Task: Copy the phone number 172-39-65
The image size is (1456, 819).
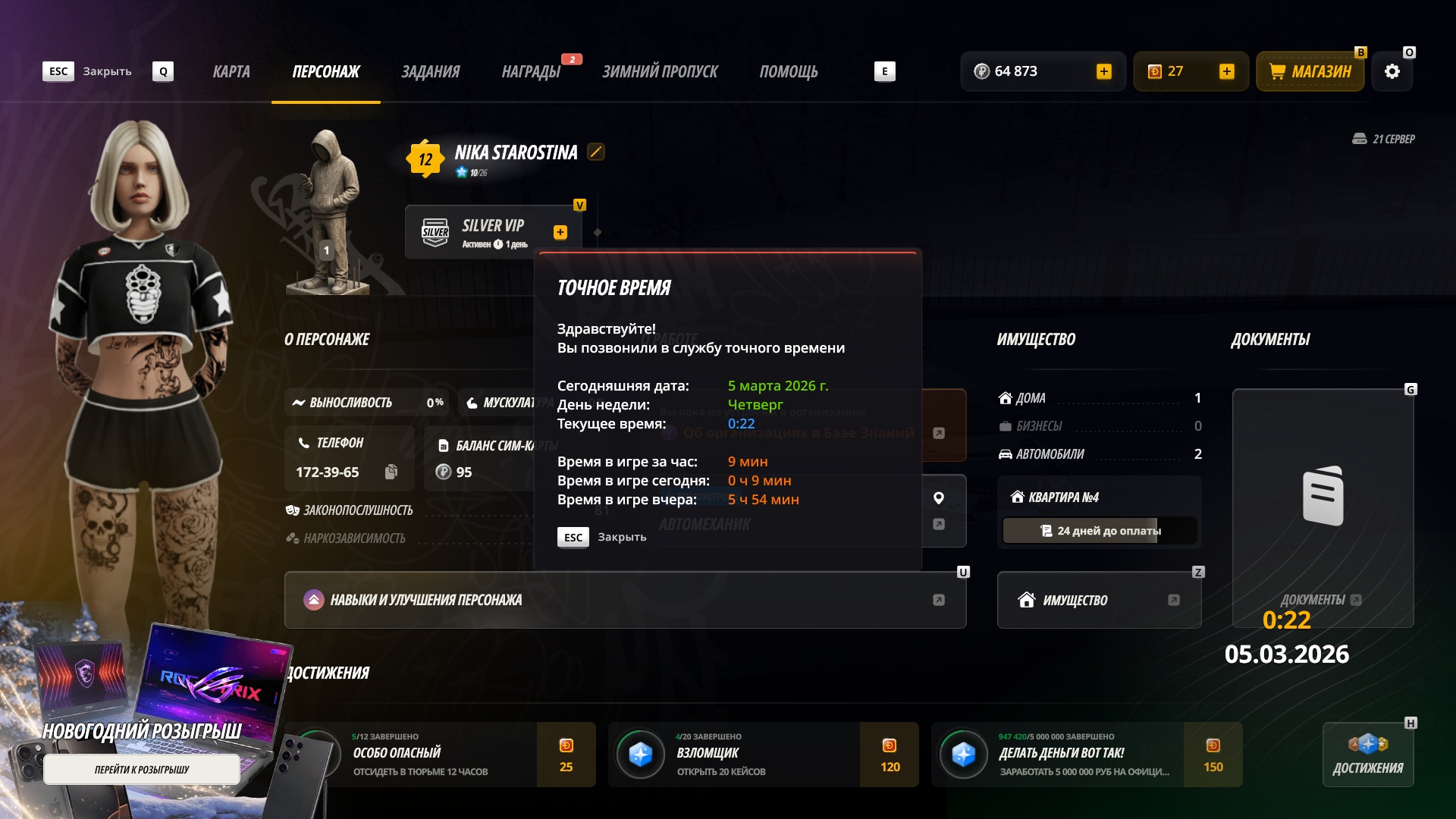Action: [391, 472]
